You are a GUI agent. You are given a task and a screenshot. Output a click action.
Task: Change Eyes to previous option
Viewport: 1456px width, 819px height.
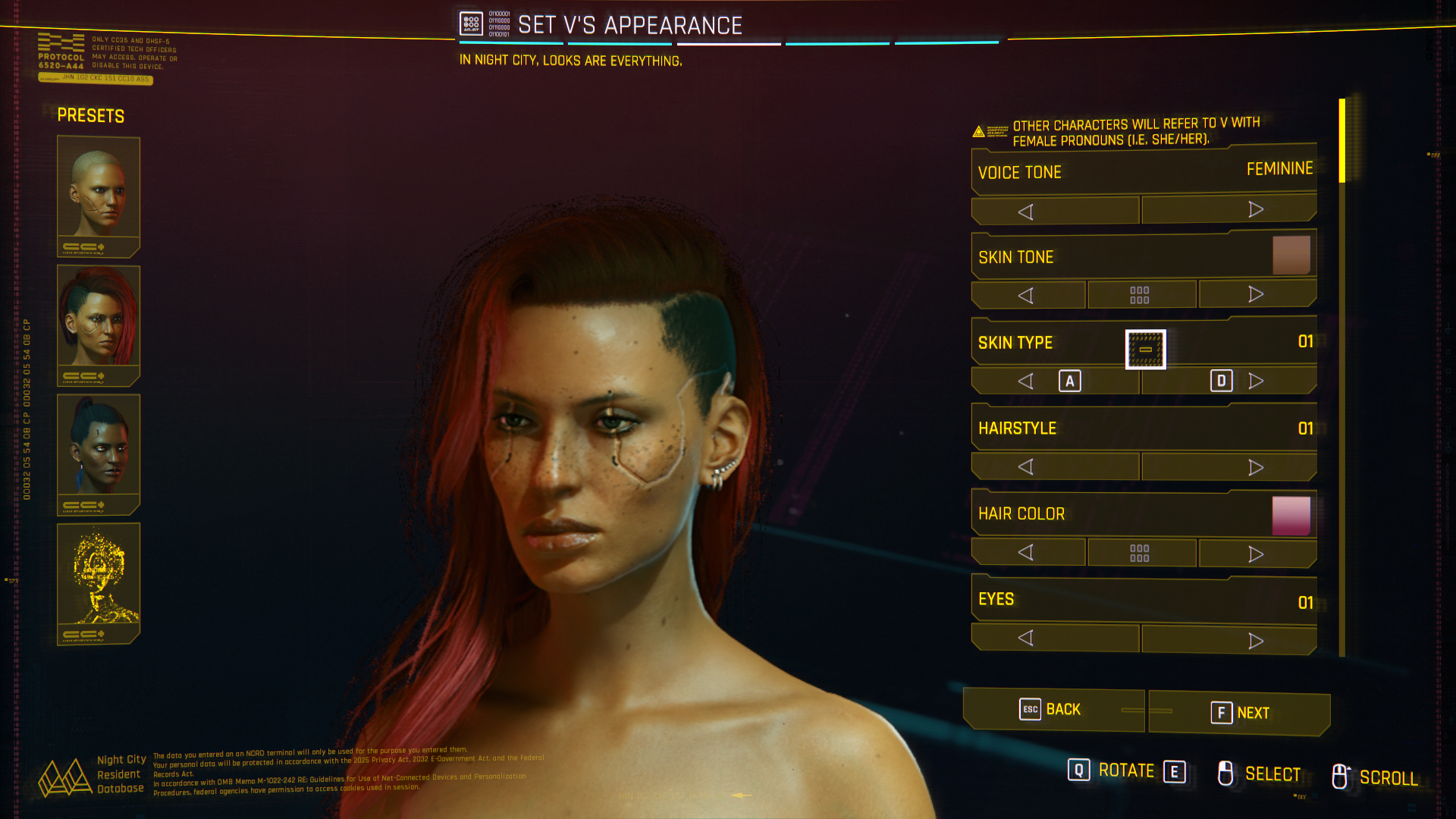tap(1026, 638)
